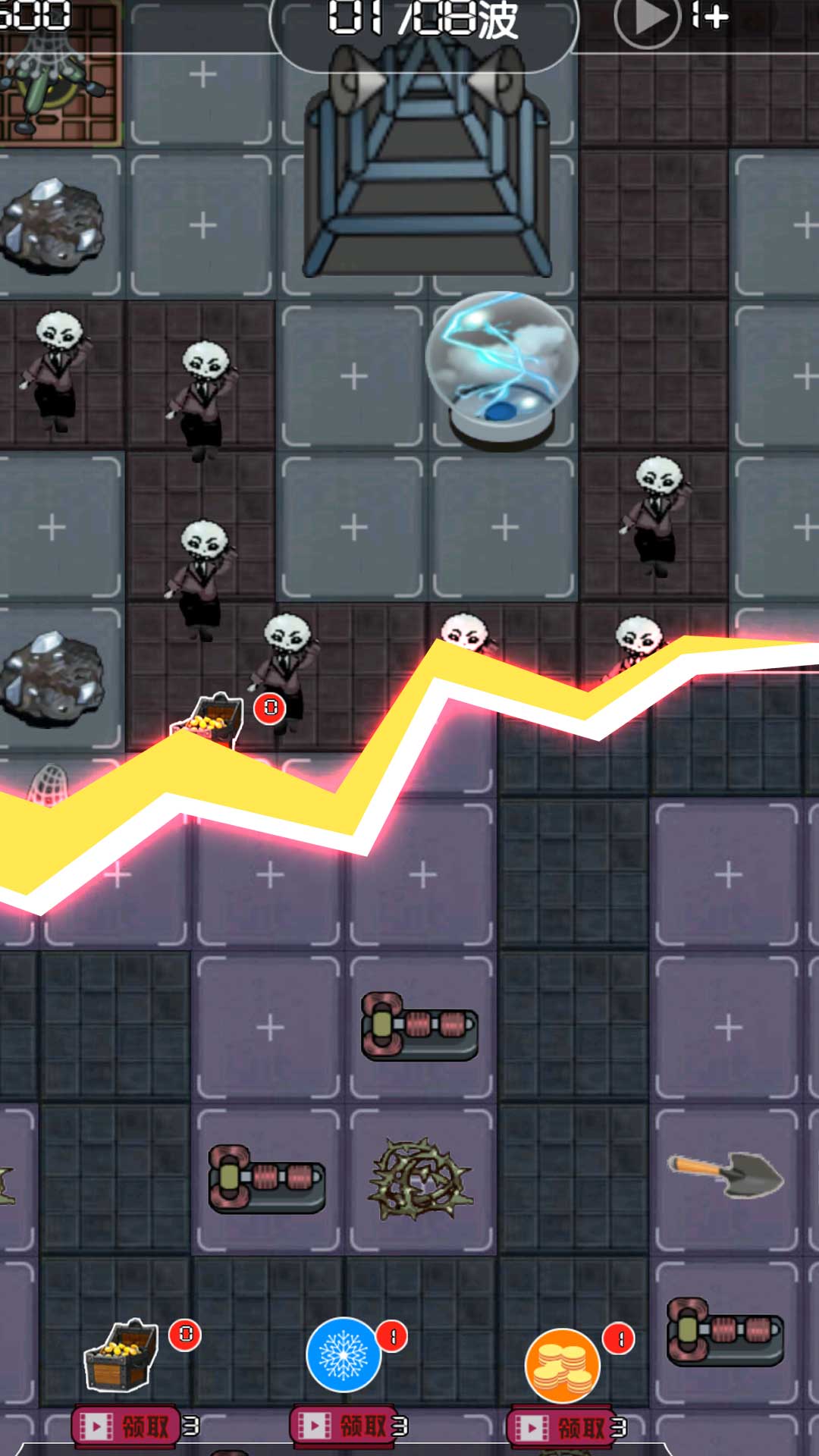Pick the shovel tile
The width and height of the screenshot is (819, 1456).
point(726,1175)
